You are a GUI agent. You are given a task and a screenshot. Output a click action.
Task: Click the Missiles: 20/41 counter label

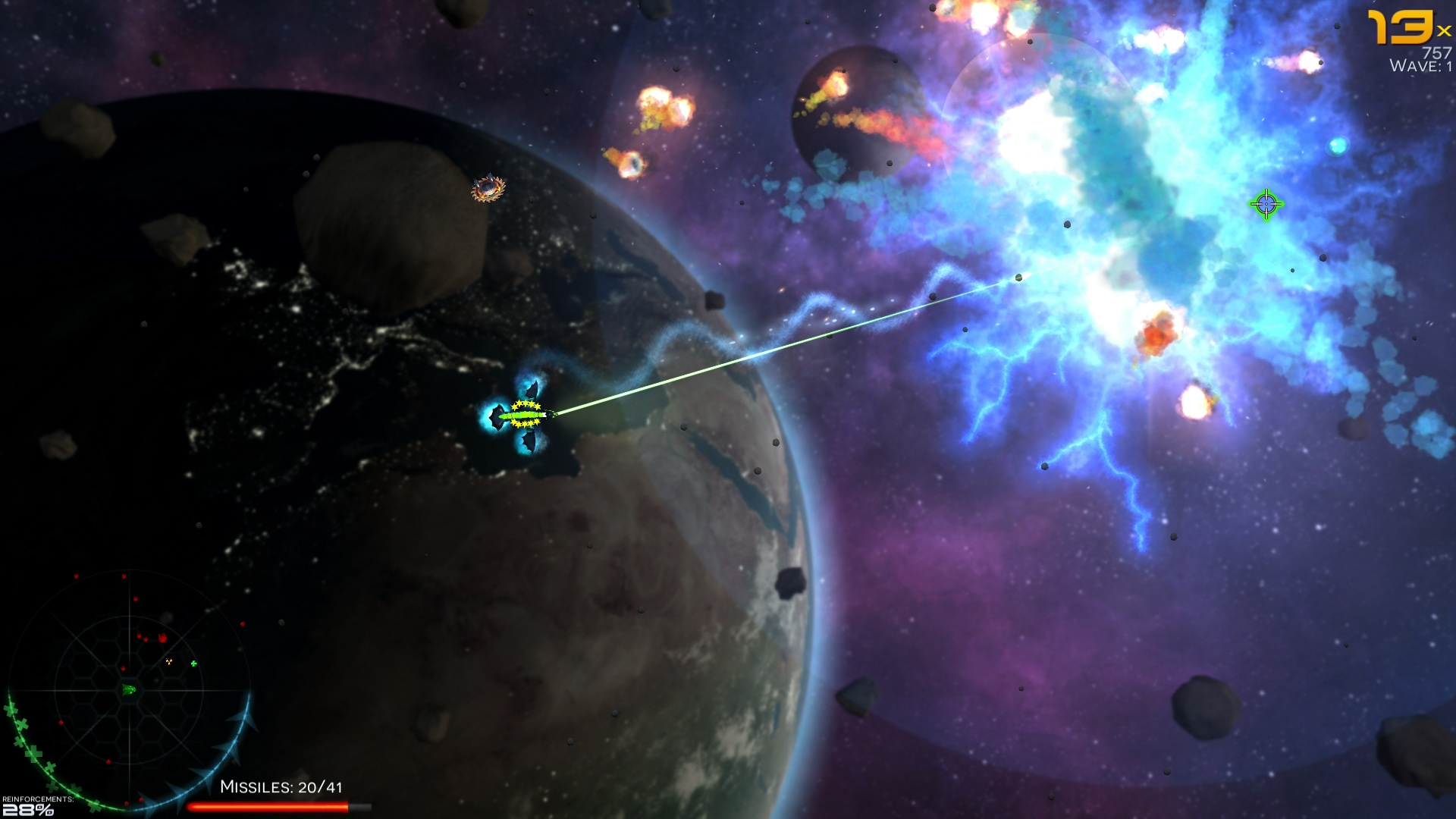282,788
